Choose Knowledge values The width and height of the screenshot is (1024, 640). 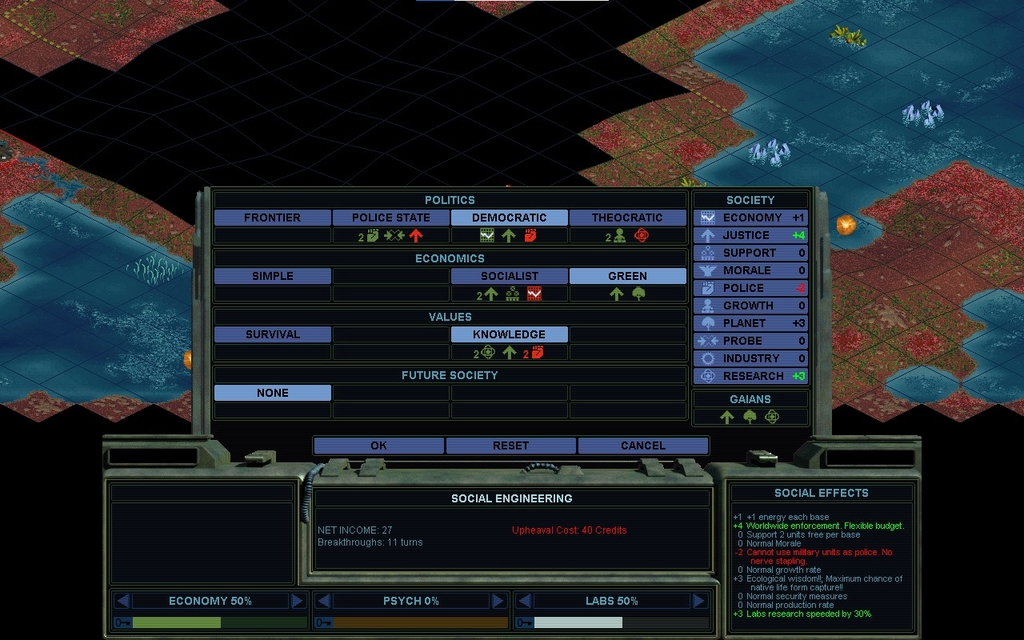(x=509, y=335)
